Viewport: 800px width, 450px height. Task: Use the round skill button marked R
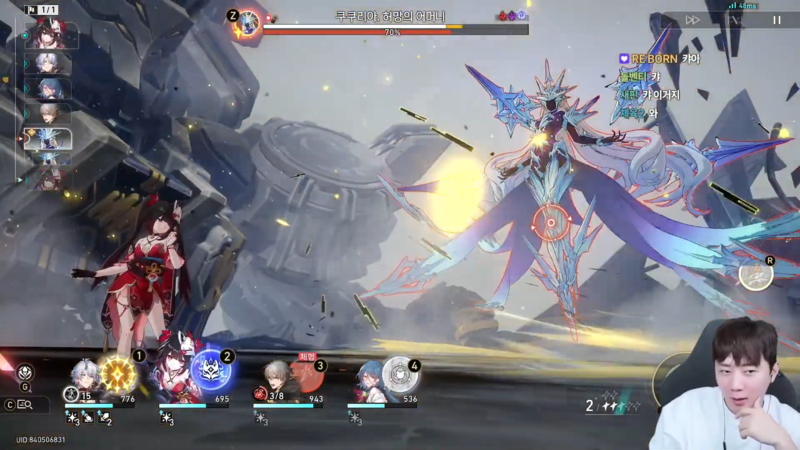pyautogui.click(x=756, y=274)
